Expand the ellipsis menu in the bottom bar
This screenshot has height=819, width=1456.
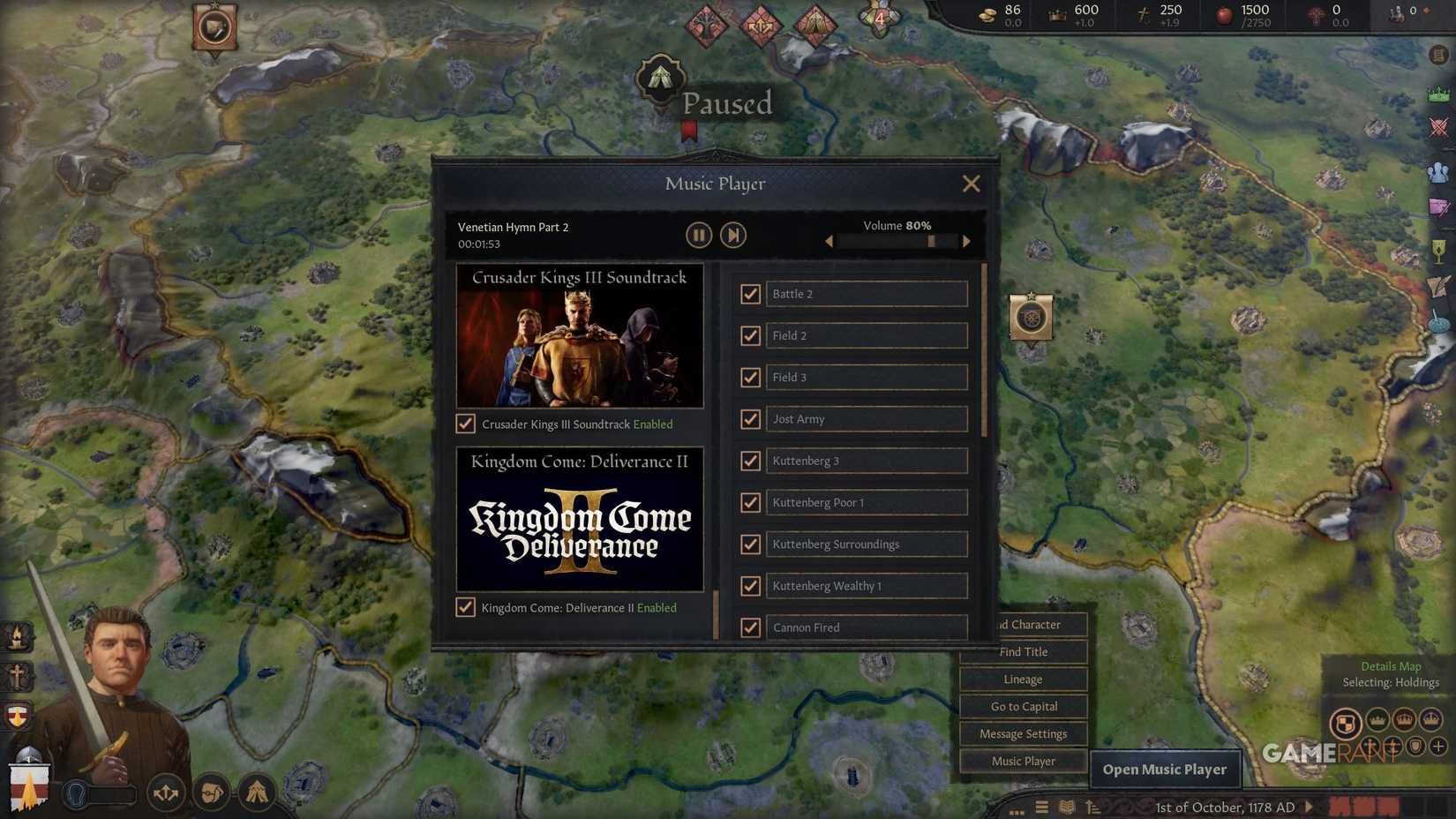click(x=1016, y=810)
